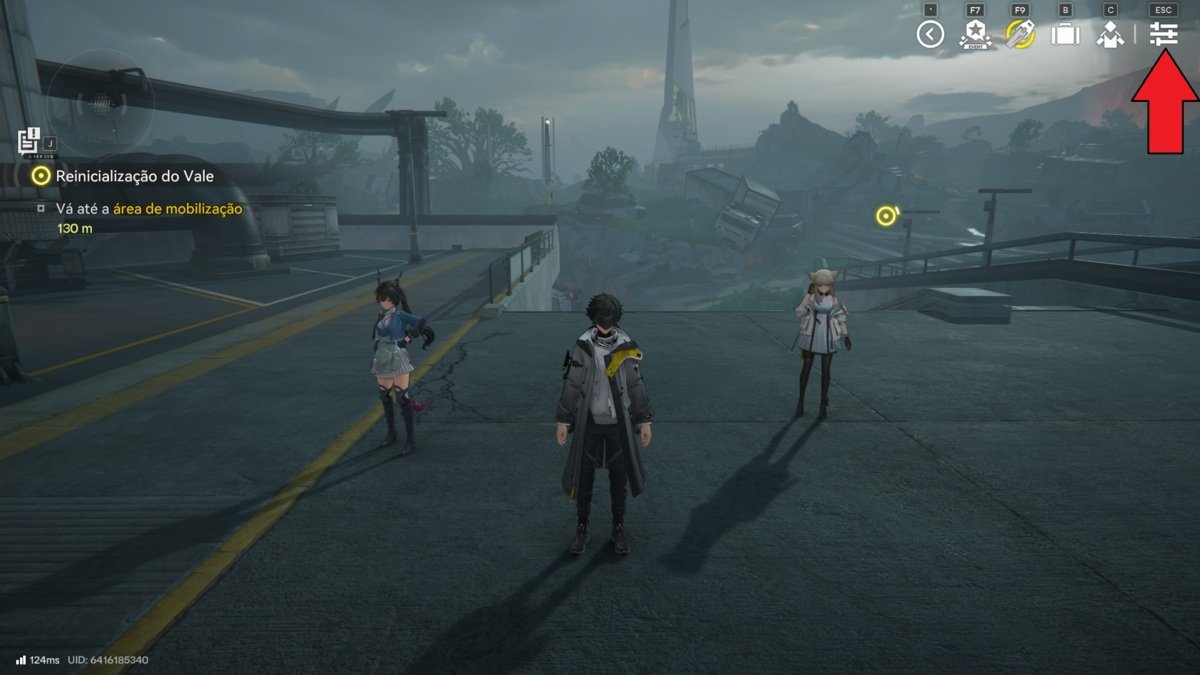Open the mission log icon with exclamation mark
Image resolution: width=1200 pixels, height=675 pixels.
[x=29, y=141]
